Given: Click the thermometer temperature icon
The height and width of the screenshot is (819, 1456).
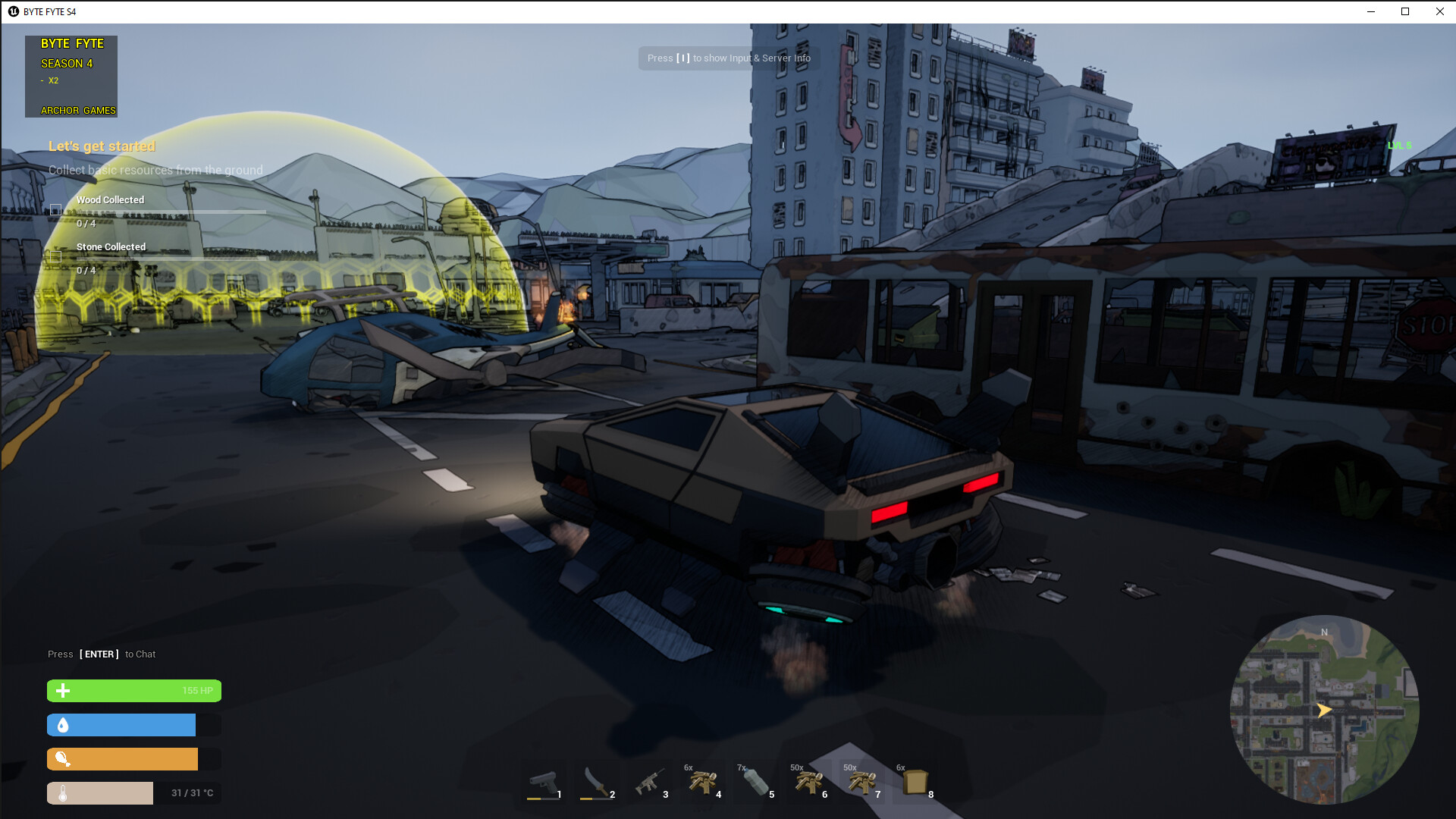Looking at the screenshot, I should click(x=63, y=792).
